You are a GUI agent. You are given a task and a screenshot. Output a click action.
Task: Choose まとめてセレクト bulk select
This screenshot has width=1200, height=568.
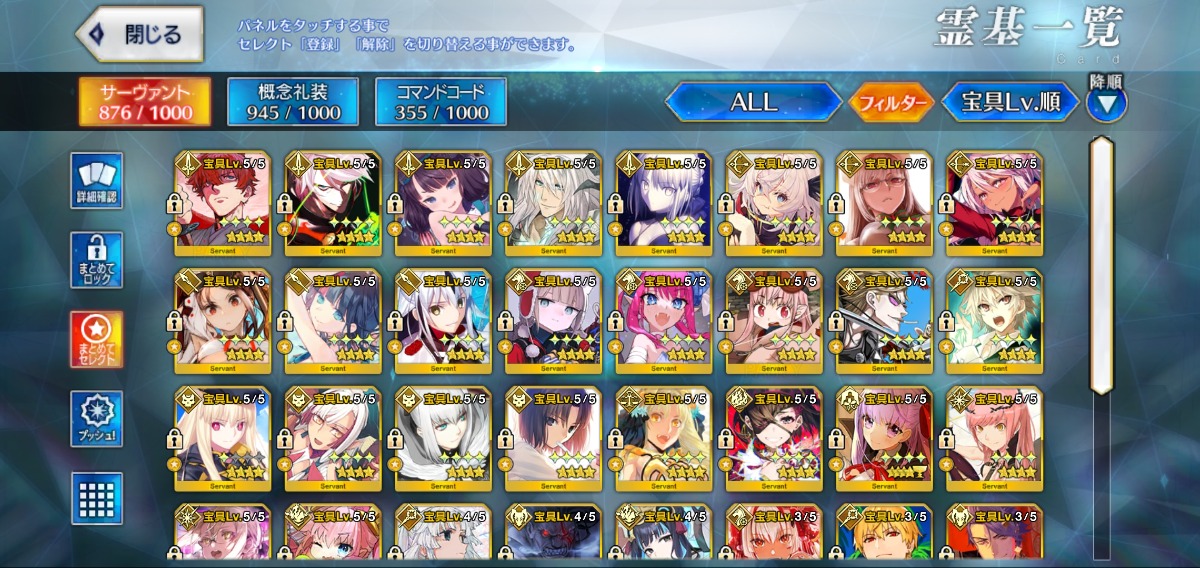click(x=97, y=340)
